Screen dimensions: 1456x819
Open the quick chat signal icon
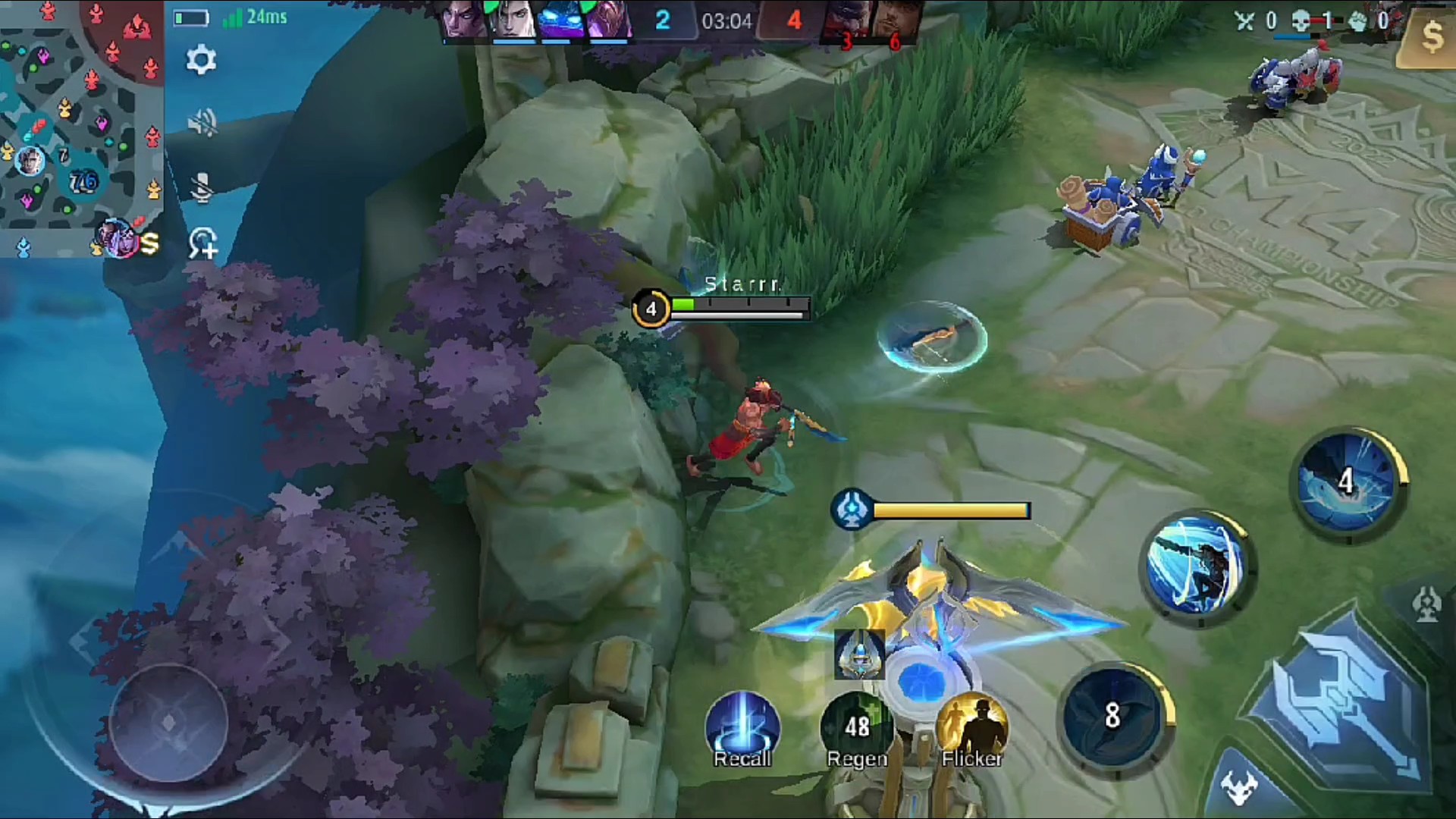pos(202,243)
